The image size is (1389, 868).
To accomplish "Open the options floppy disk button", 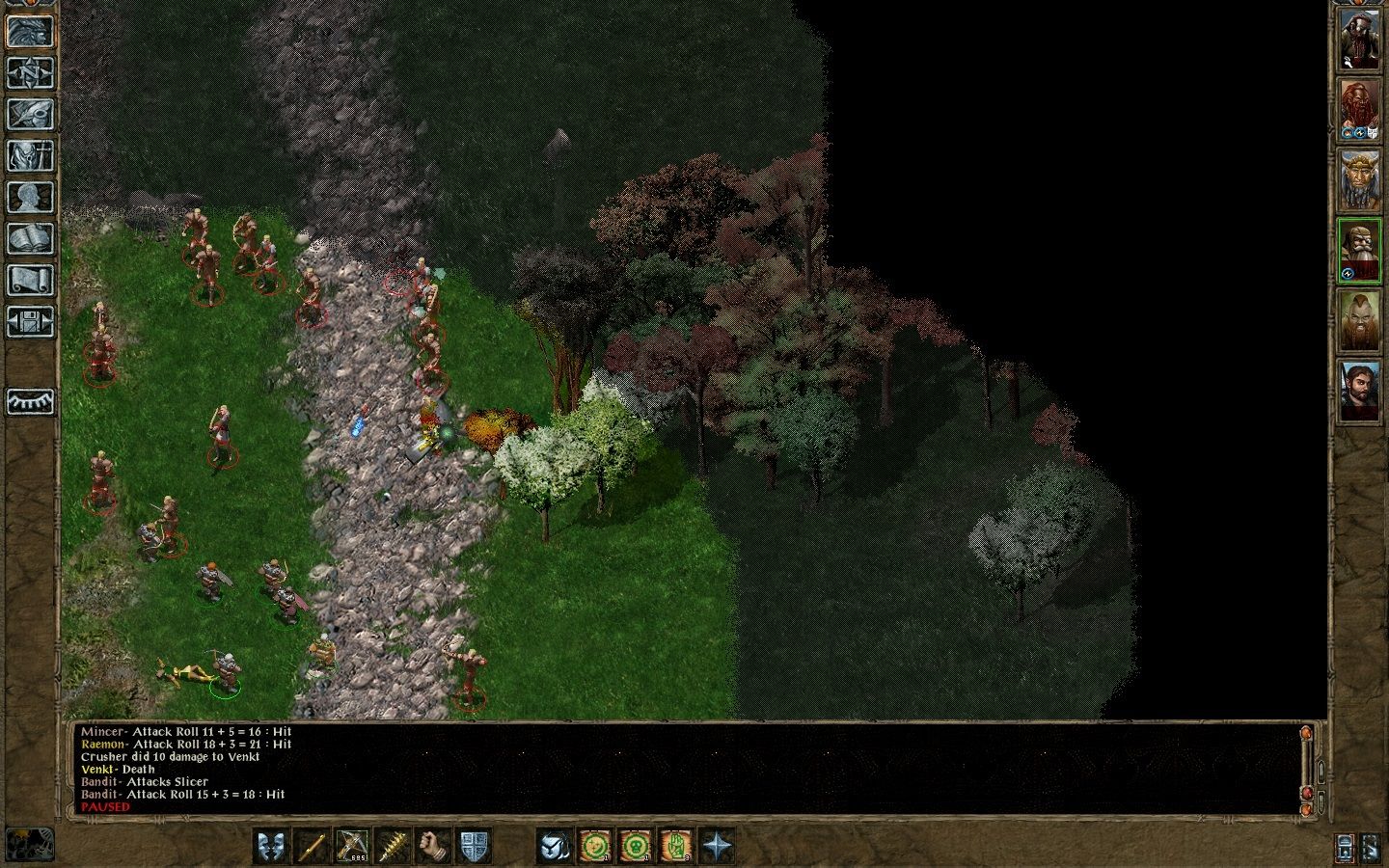I will 30,321.
